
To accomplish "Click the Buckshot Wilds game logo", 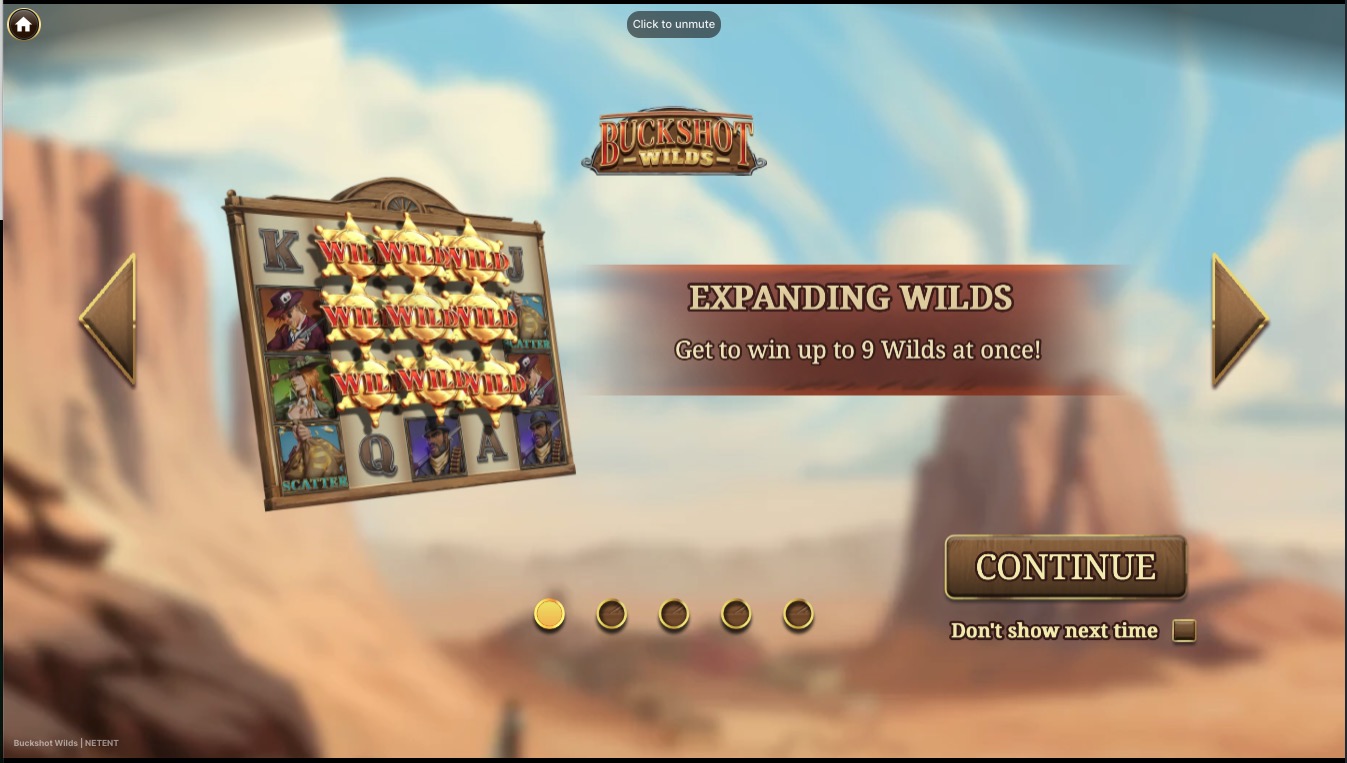I will pyautogui.click(x=673, y=139).
